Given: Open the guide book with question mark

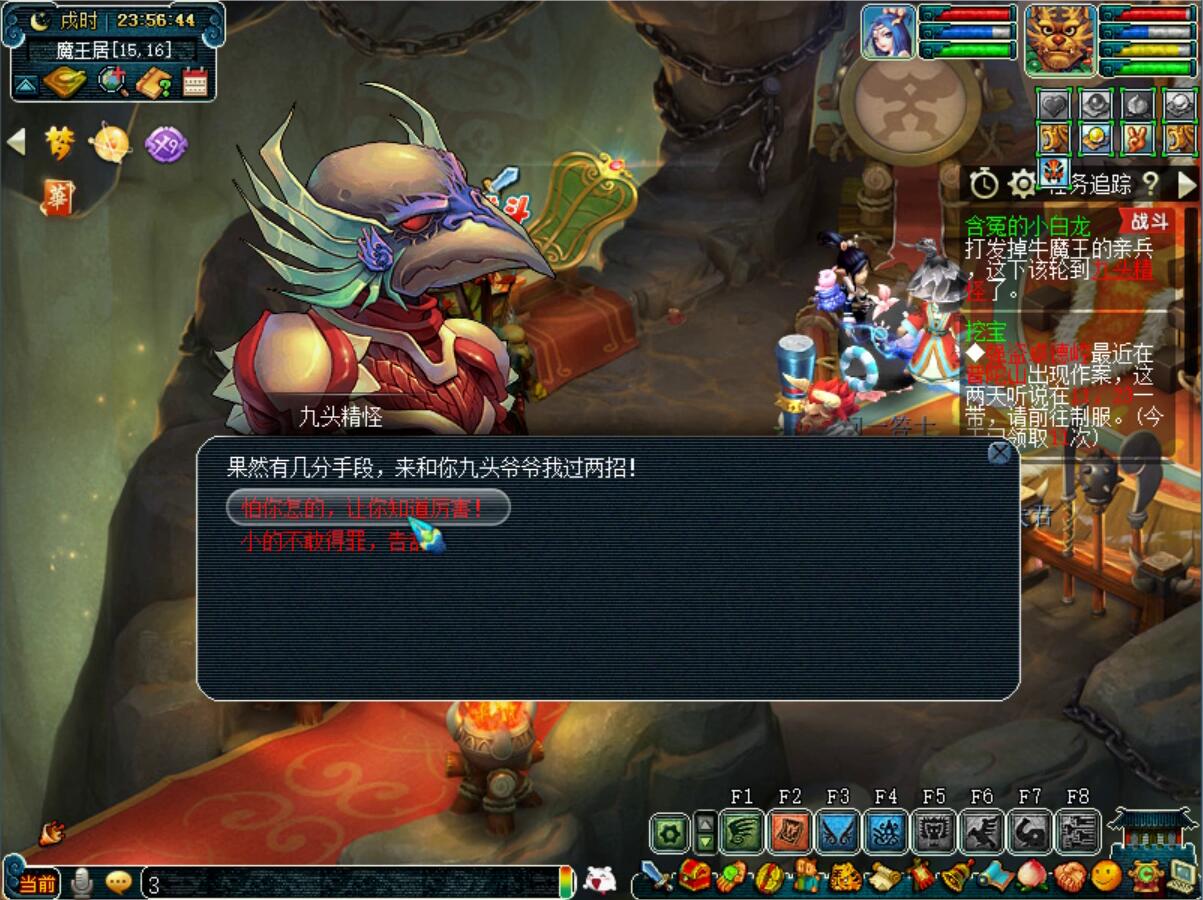Looking at the screenshot, I should [x=154, y=82].
